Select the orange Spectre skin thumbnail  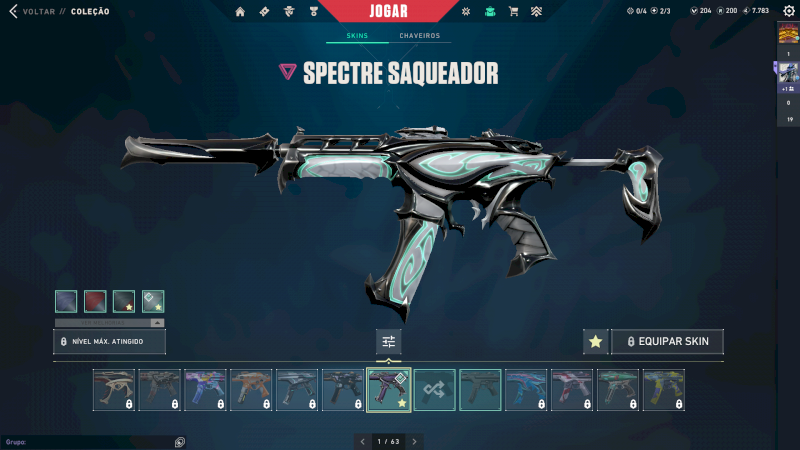point(251,390)
